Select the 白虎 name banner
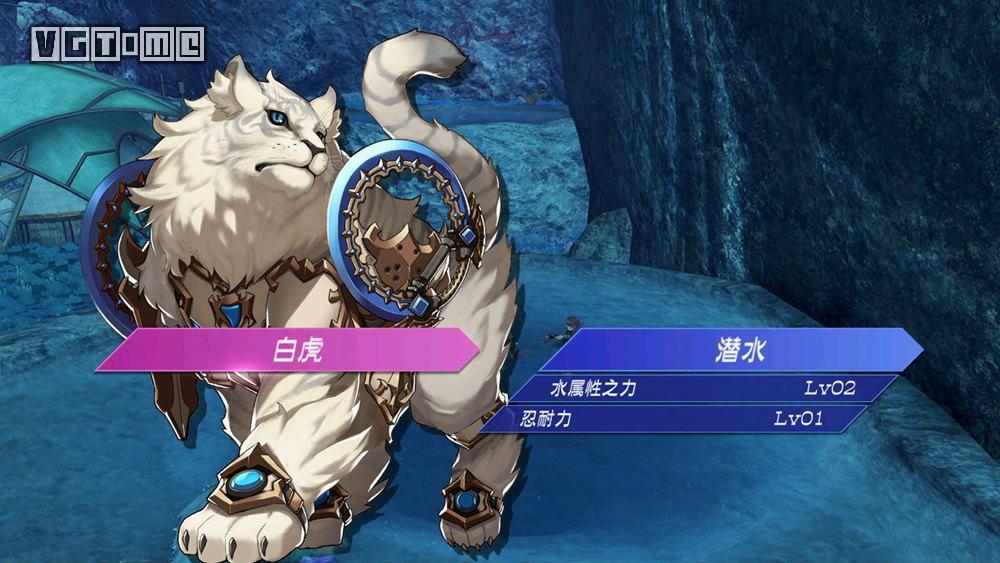 [290, 351]
